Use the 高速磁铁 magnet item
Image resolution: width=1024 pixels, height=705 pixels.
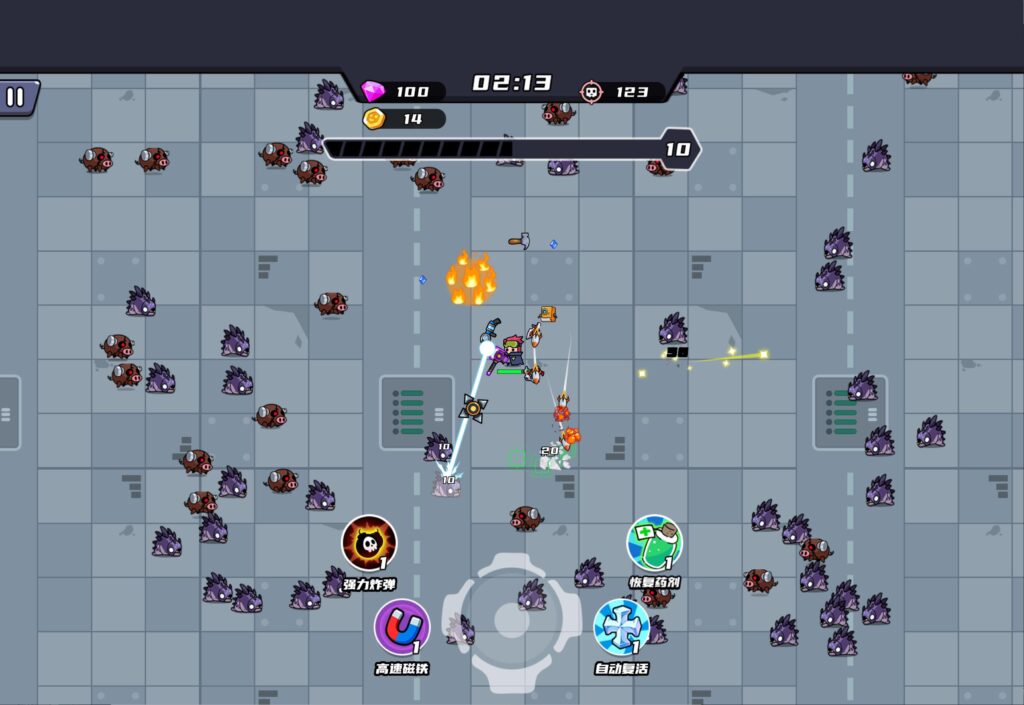[401, 627]
